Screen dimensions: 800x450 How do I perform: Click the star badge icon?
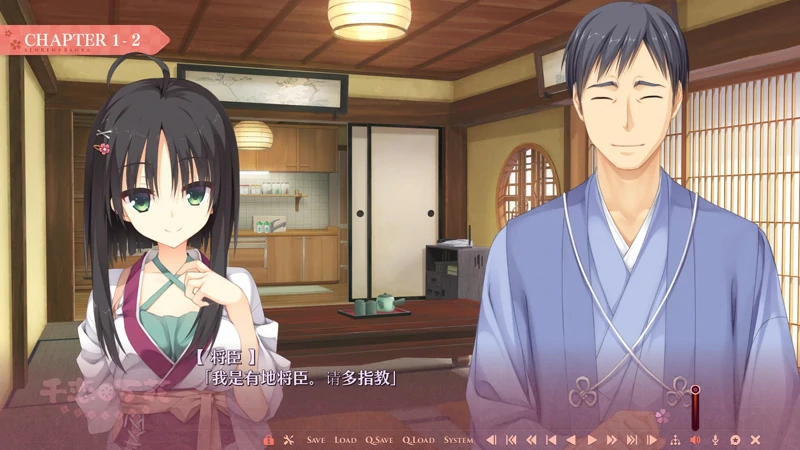735,440
